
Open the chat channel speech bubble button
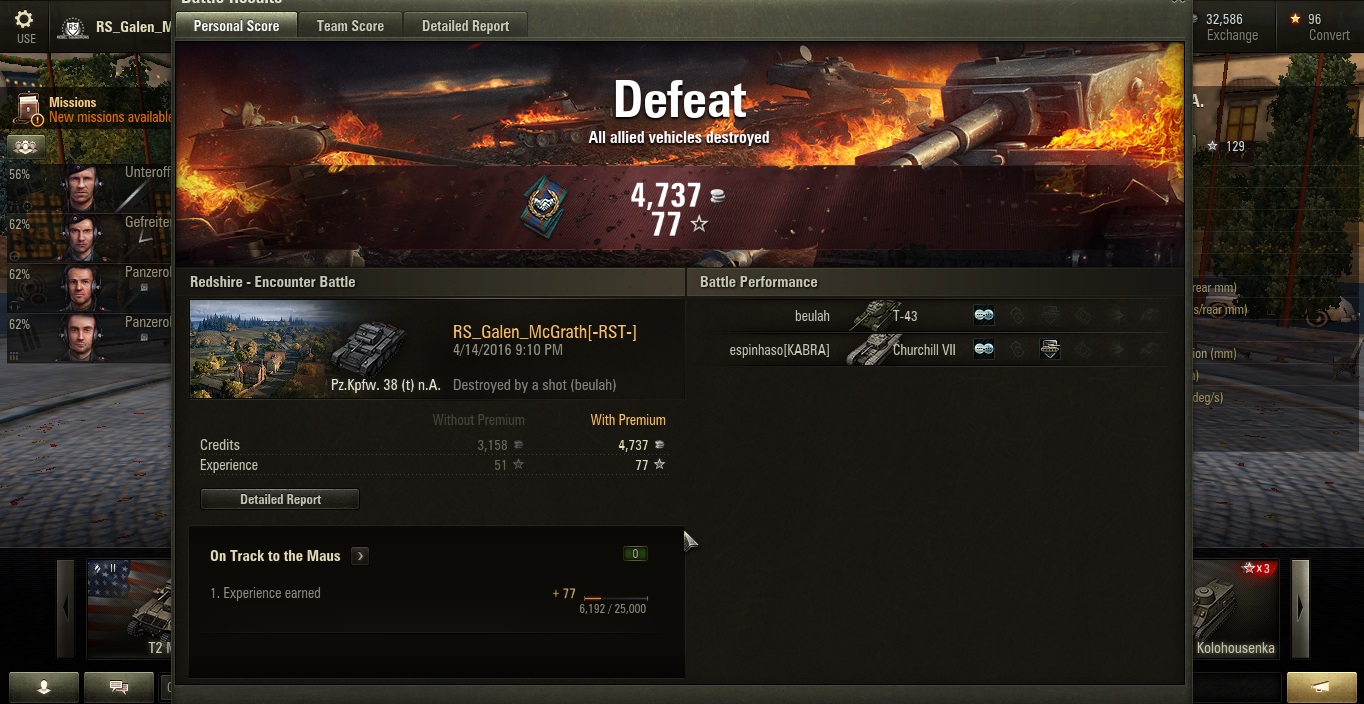click(118, 687)
